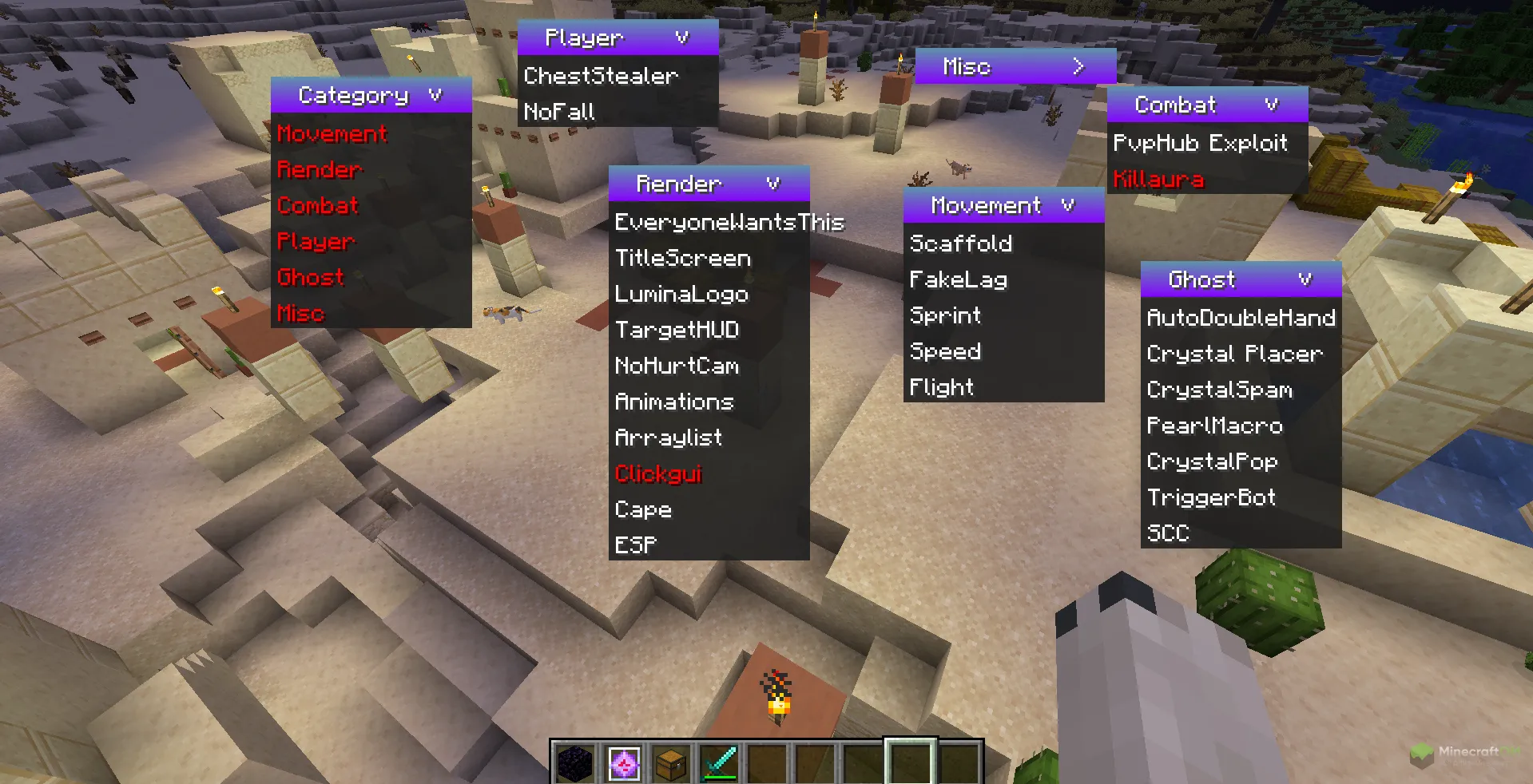Screen dimensions: 1533x784
Task: Turn on the TargetHUD module
Action: pyautogui.click(x=677, y=330)
